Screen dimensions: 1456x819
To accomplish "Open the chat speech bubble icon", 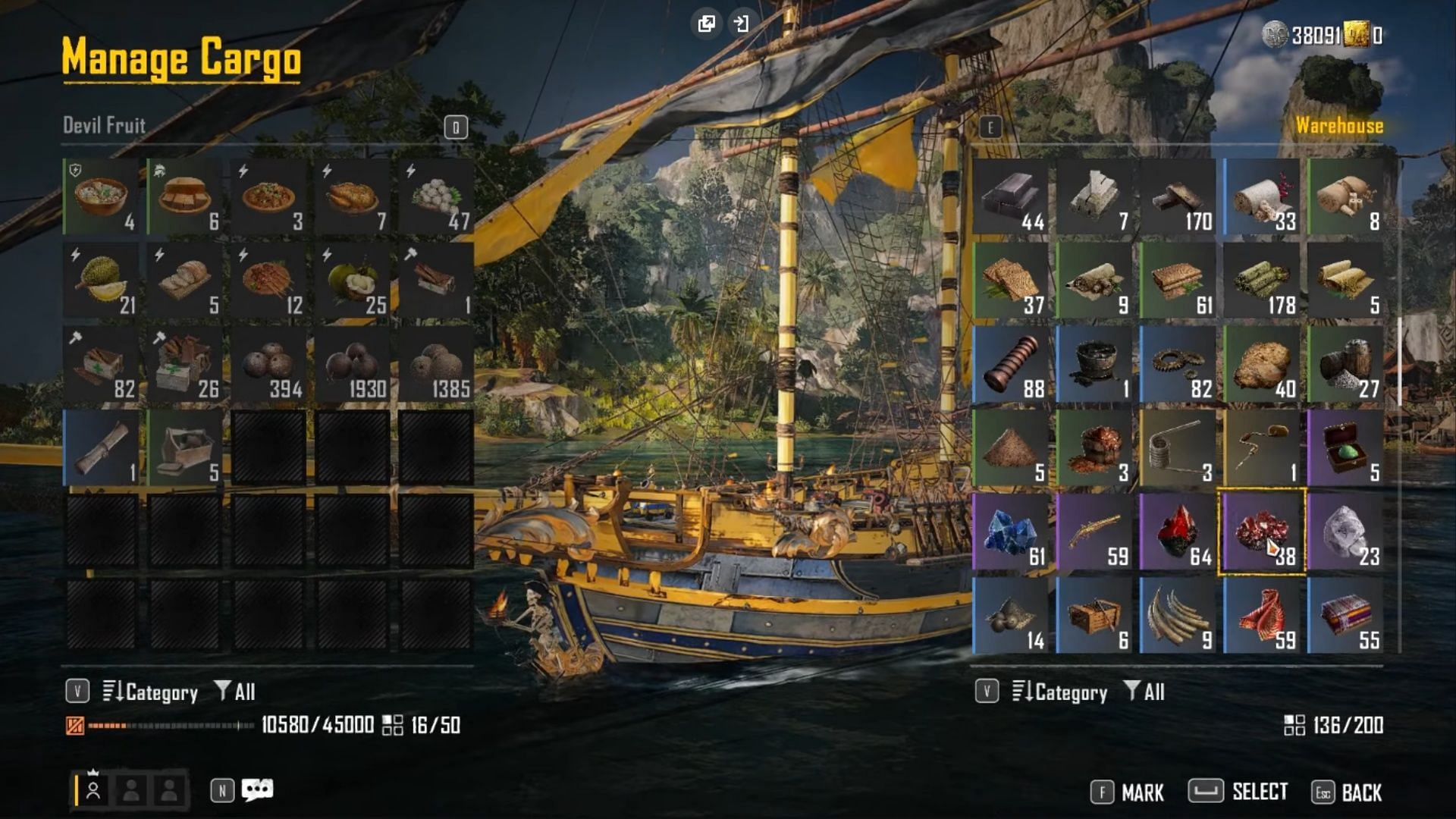I will 257,790.
